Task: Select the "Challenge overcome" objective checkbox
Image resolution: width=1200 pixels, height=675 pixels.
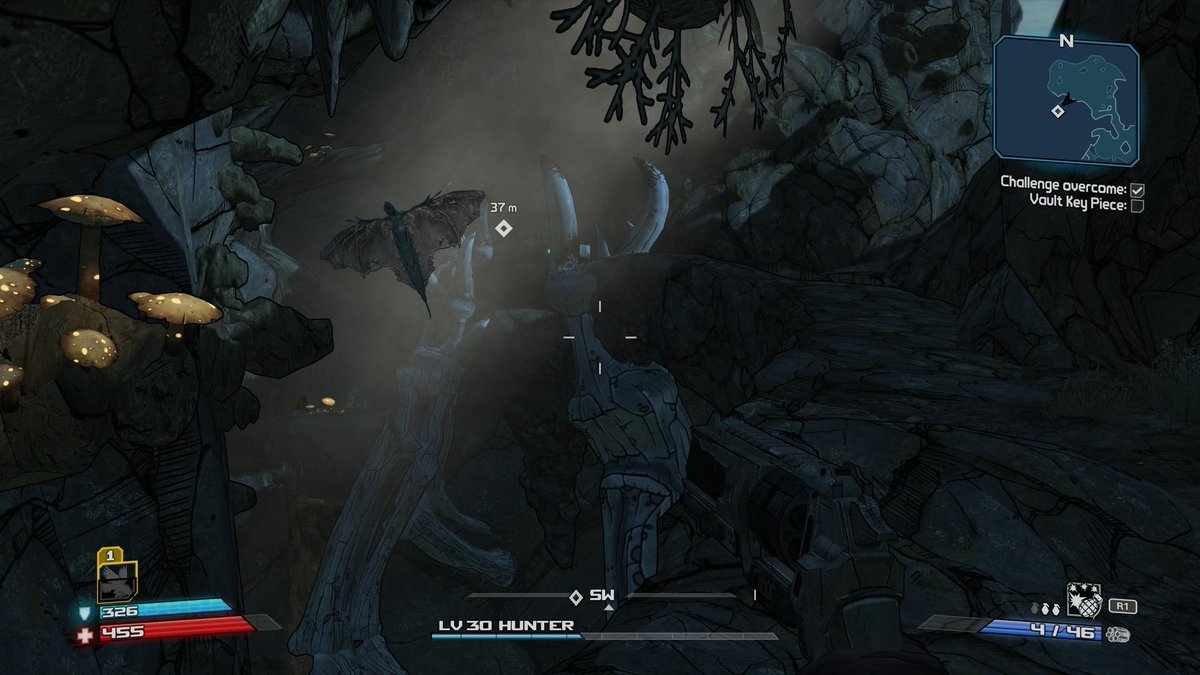Action: 1137,189
